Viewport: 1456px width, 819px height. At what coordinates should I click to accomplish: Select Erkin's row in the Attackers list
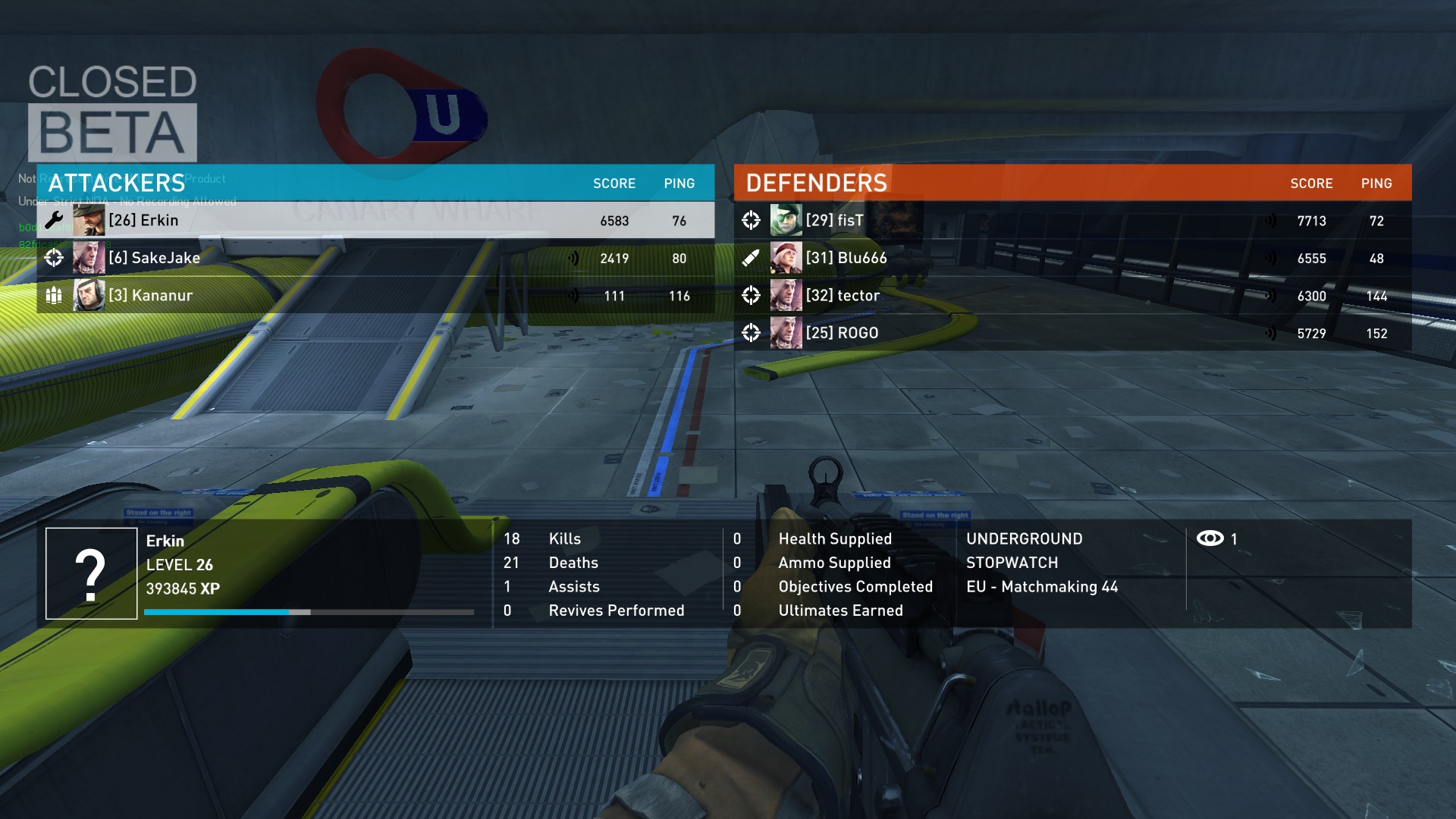375,221
